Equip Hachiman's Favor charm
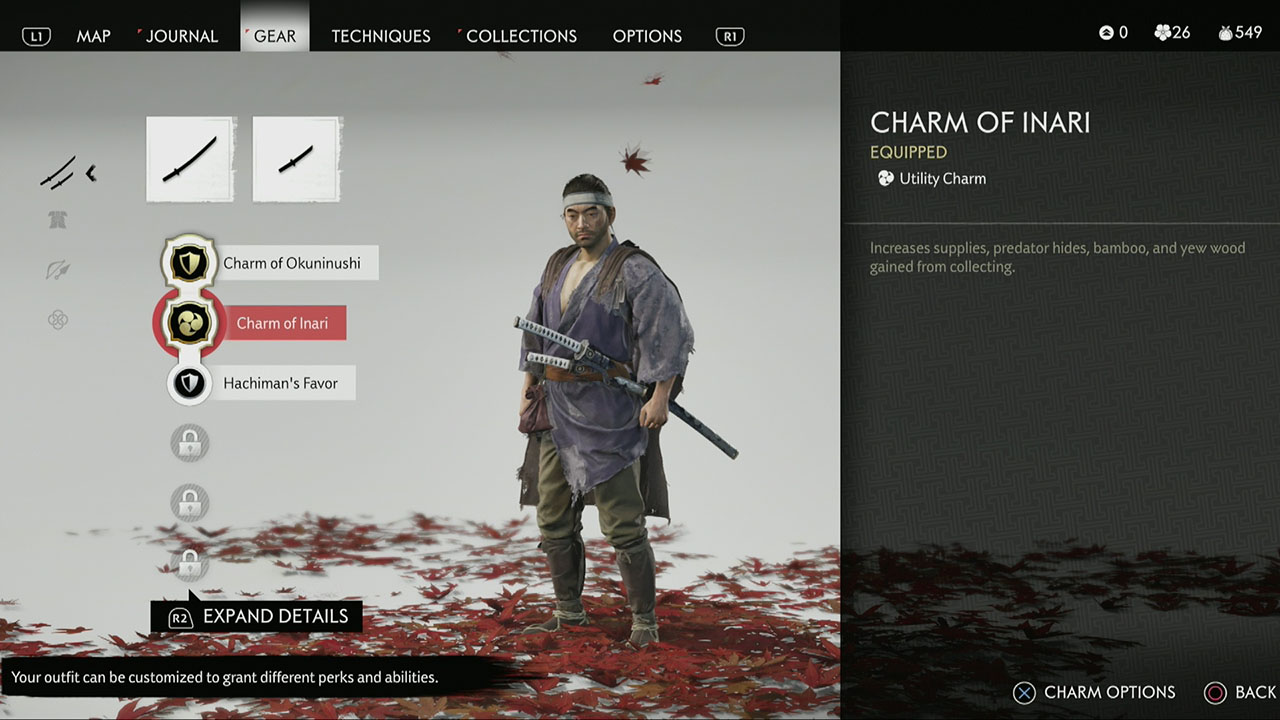Screen dimensions: 1280x720 [x=189, y=383]
